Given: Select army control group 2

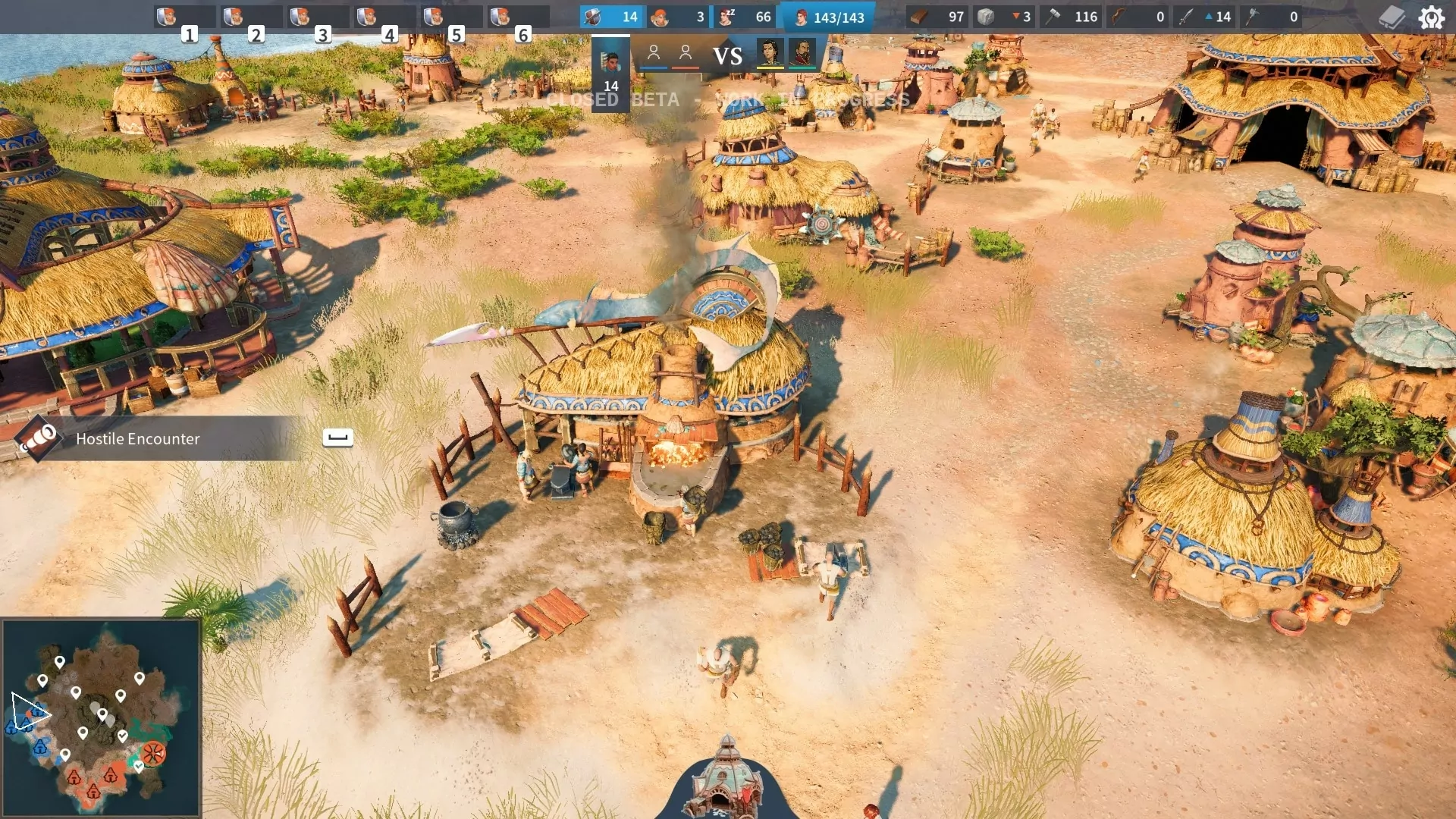Looking at the screenshot, I should (x=251, y=17).
